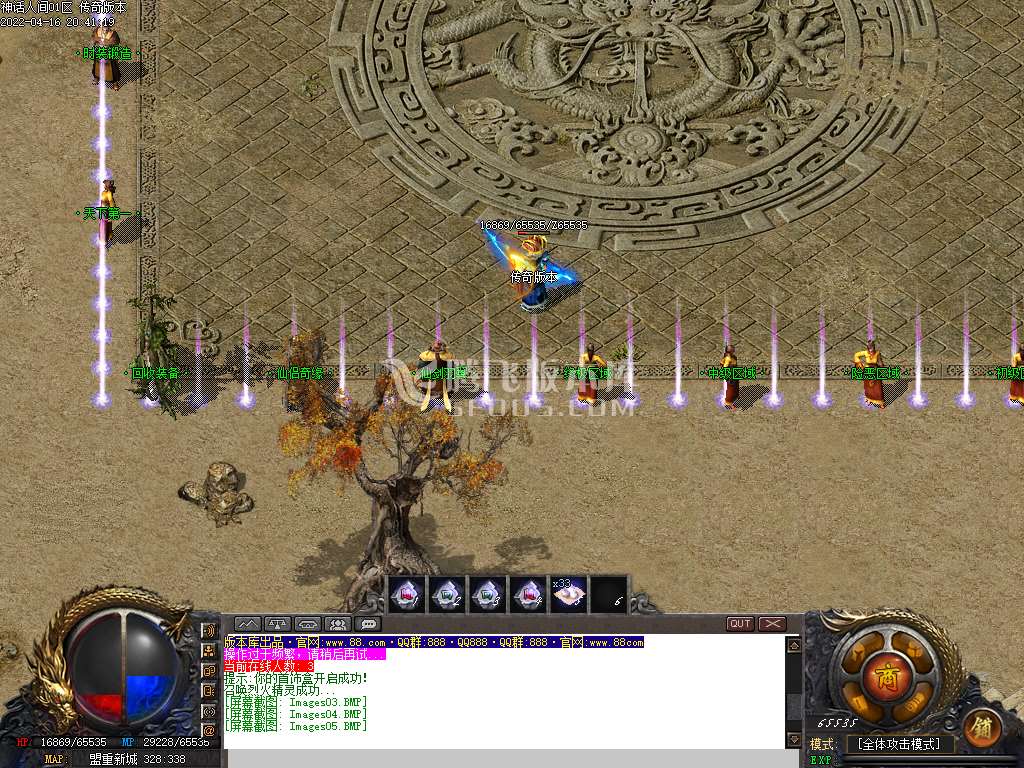Select the @ chat channel button

[209, 730]
